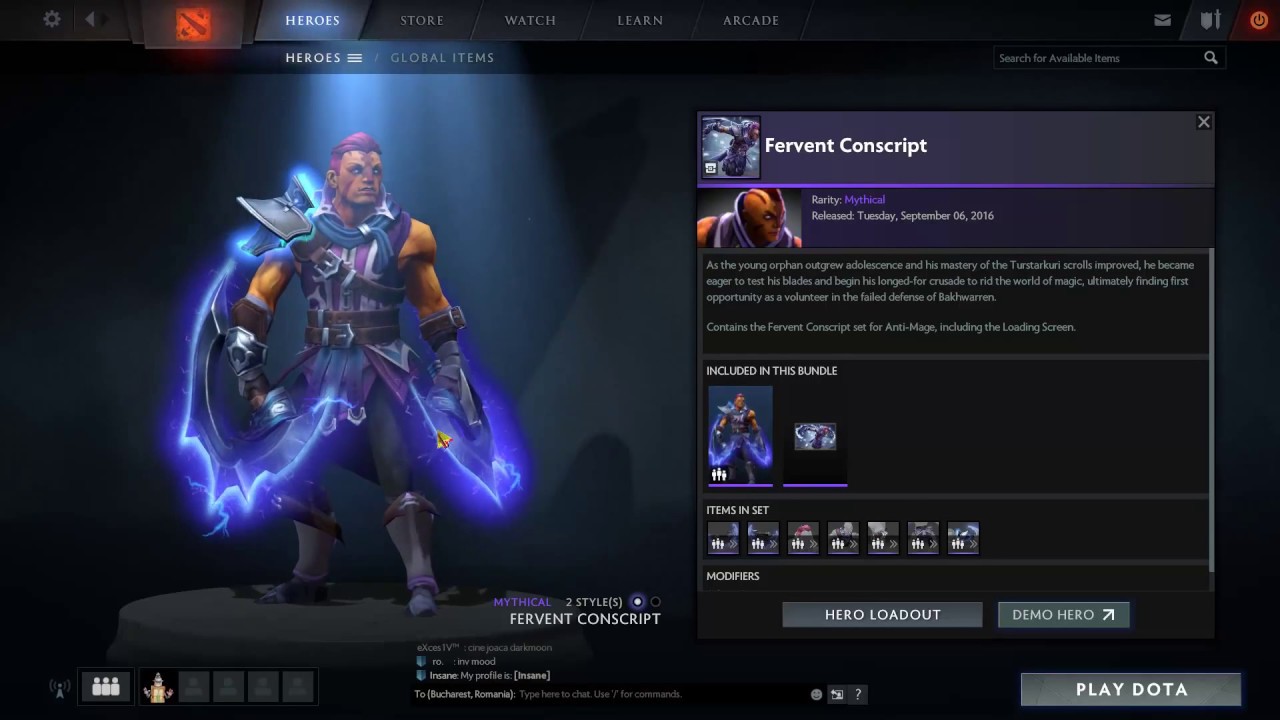The image size is (1280, 720).
Task: Select the Fervent Conscript set bundle thumbnail
Action: pos(740,436)
